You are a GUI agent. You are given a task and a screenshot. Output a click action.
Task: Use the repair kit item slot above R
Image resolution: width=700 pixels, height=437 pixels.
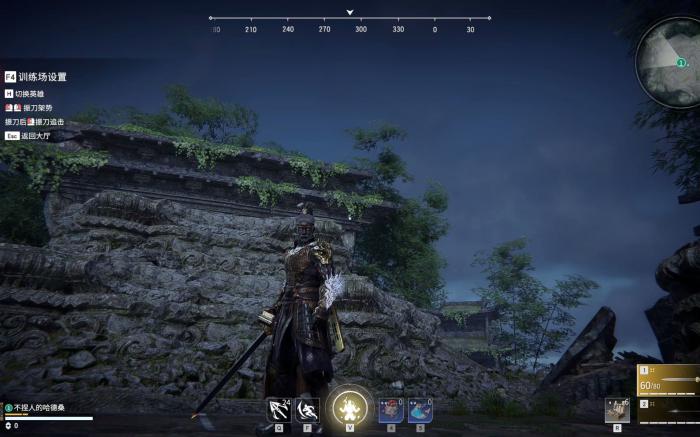[617, 409]
